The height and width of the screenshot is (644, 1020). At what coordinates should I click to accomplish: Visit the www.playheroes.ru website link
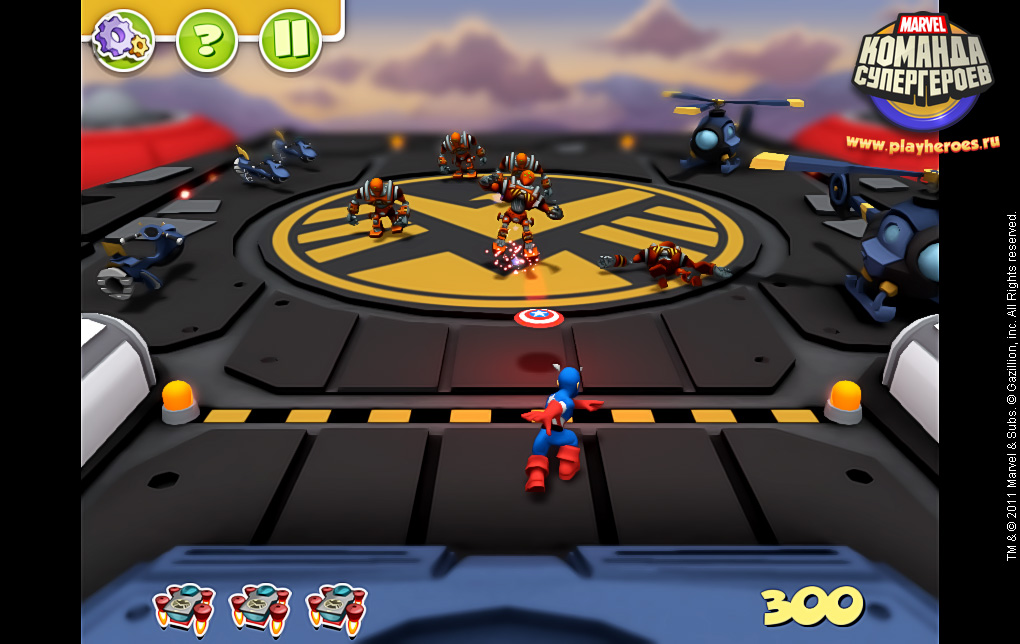point(923,143)
